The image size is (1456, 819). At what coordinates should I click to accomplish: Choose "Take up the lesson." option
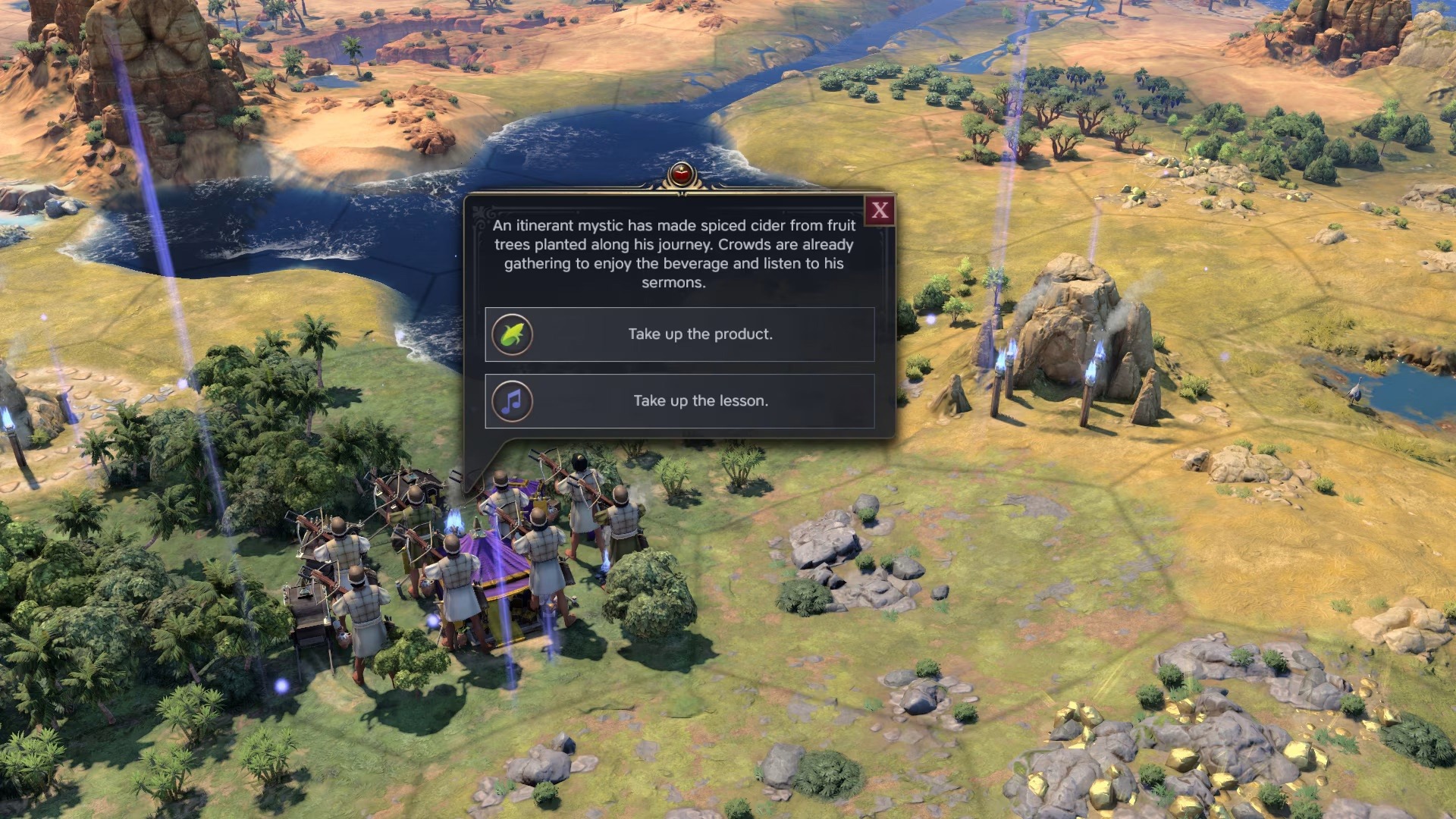pyautogui.click(x=679, y=401)
